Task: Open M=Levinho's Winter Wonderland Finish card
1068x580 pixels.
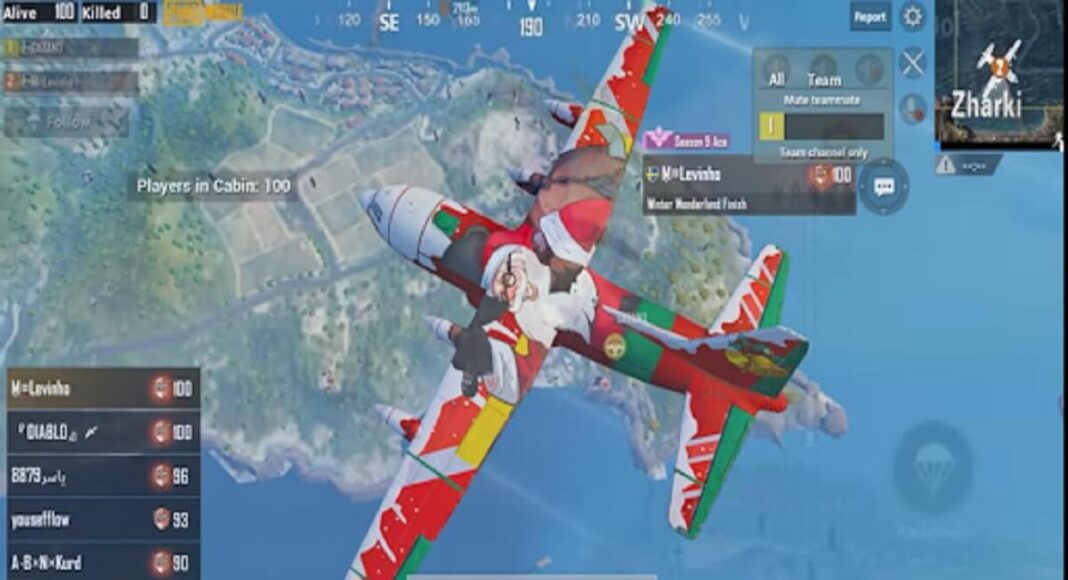Action: tap(748, 186)
